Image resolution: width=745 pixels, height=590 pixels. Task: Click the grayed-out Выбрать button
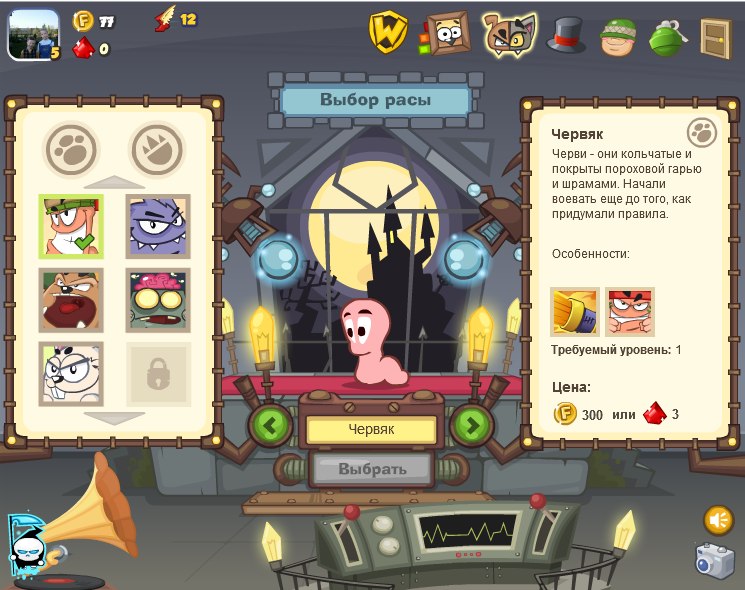(x=372, y=468)
